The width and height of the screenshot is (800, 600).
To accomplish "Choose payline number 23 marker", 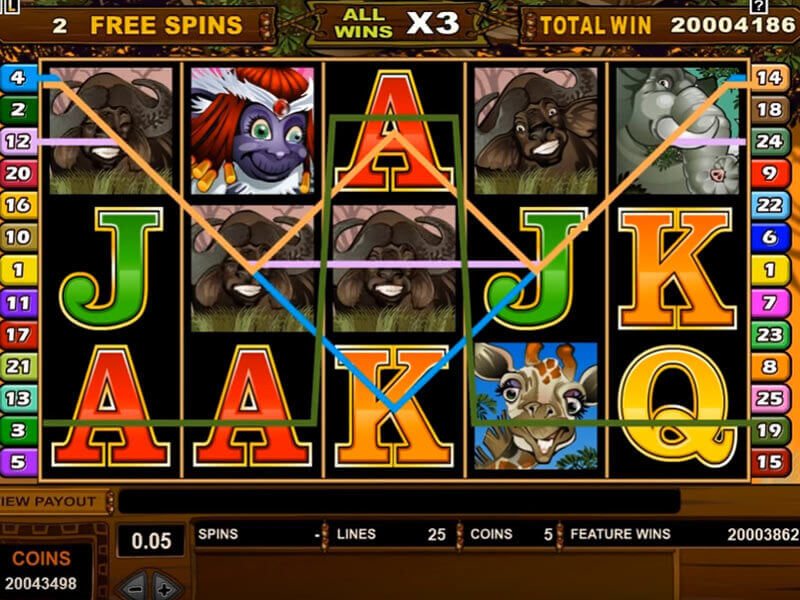I will pos(768,333).
